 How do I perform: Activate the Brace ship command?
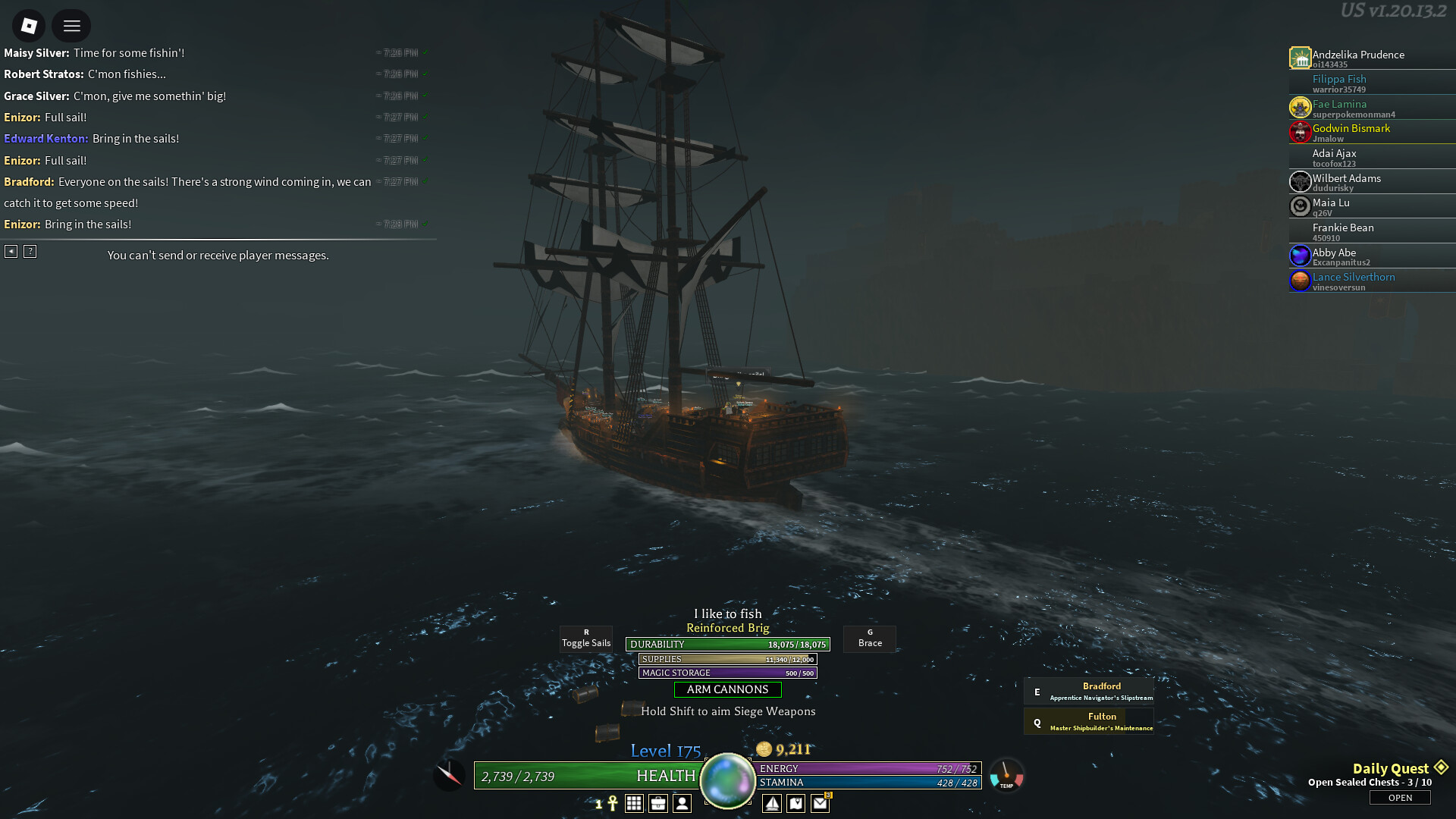pyautogui.click(x=870, y=639)
